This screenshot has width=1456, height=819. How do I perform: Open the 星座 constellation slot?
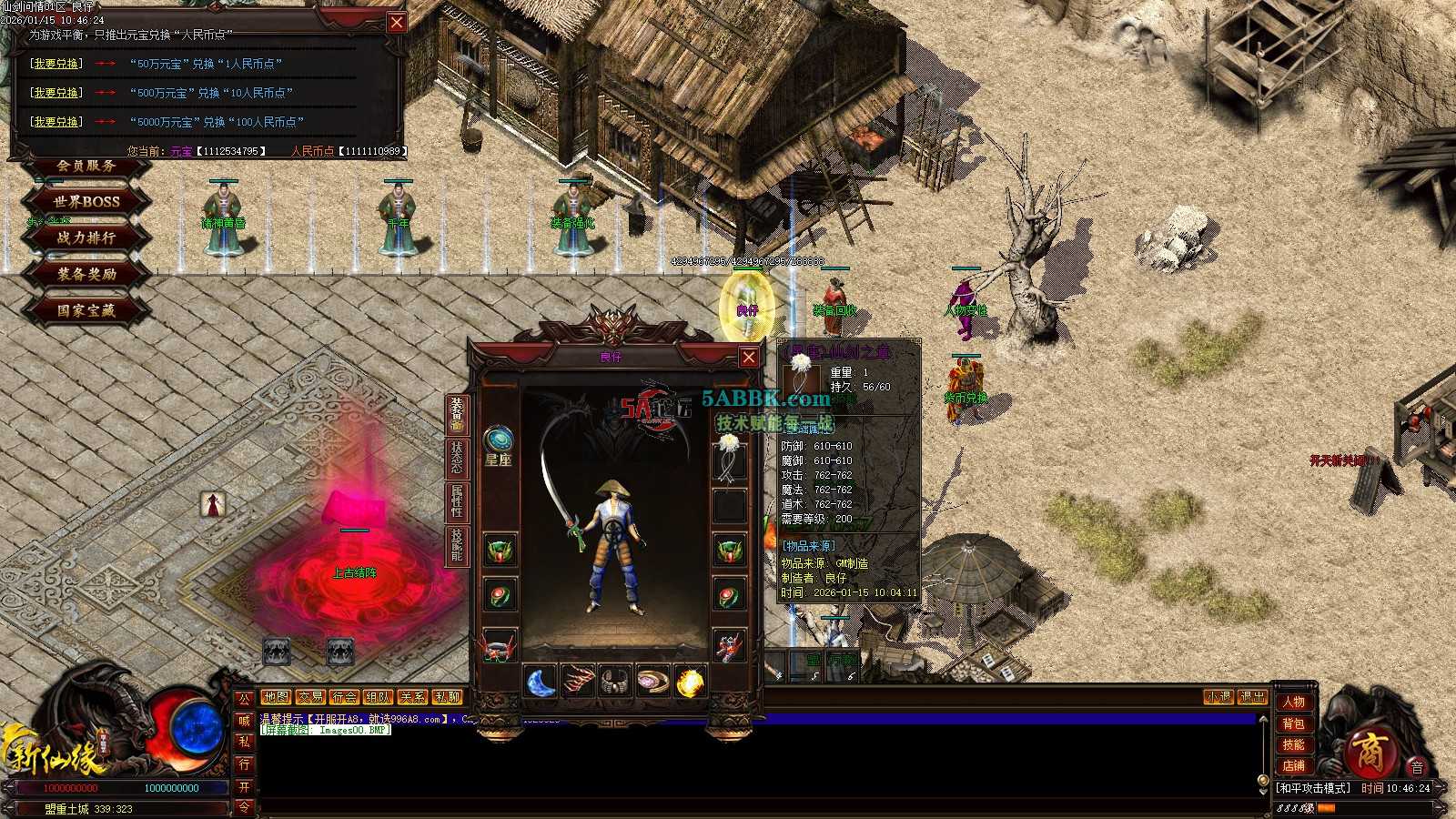(498, 446)
